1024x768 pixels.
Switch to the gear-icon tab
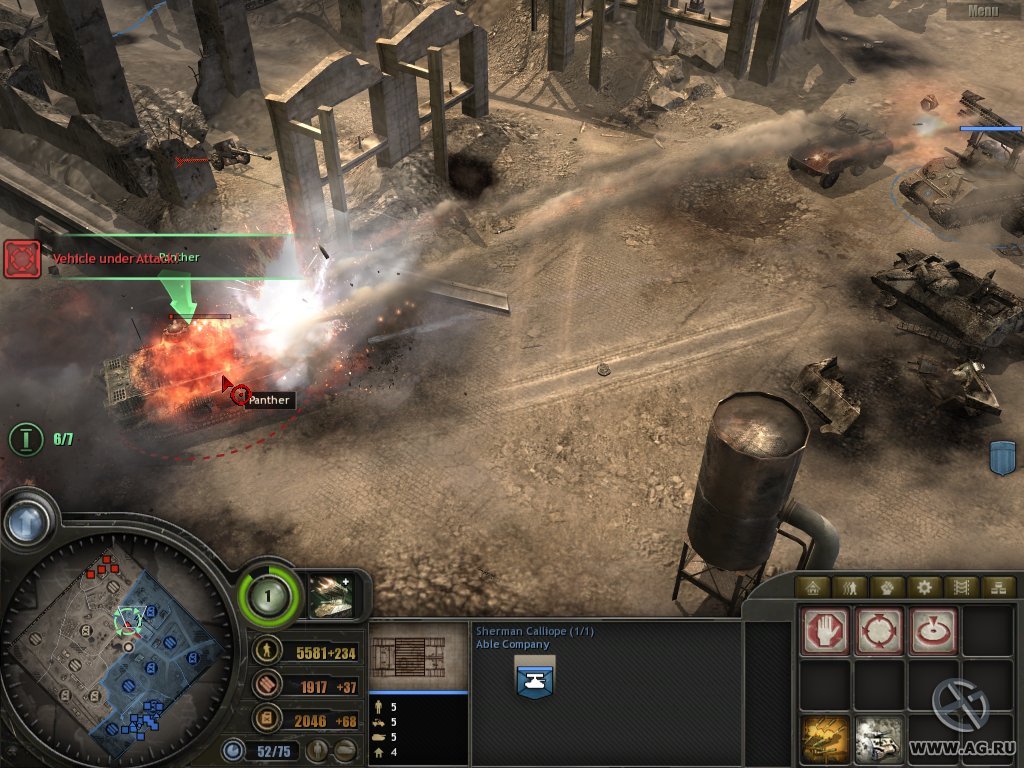tap(925, 587)
